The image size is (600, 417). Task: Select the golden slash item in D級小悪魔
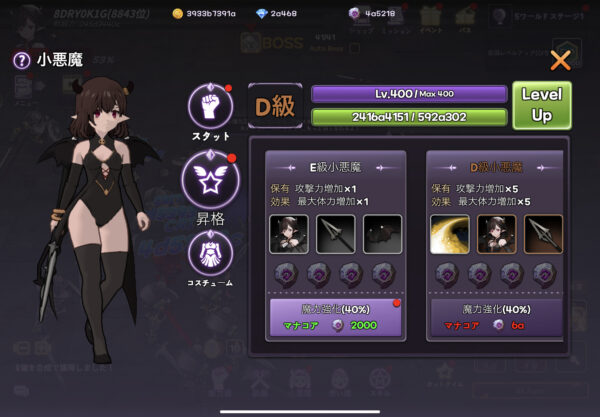(450, 234)
